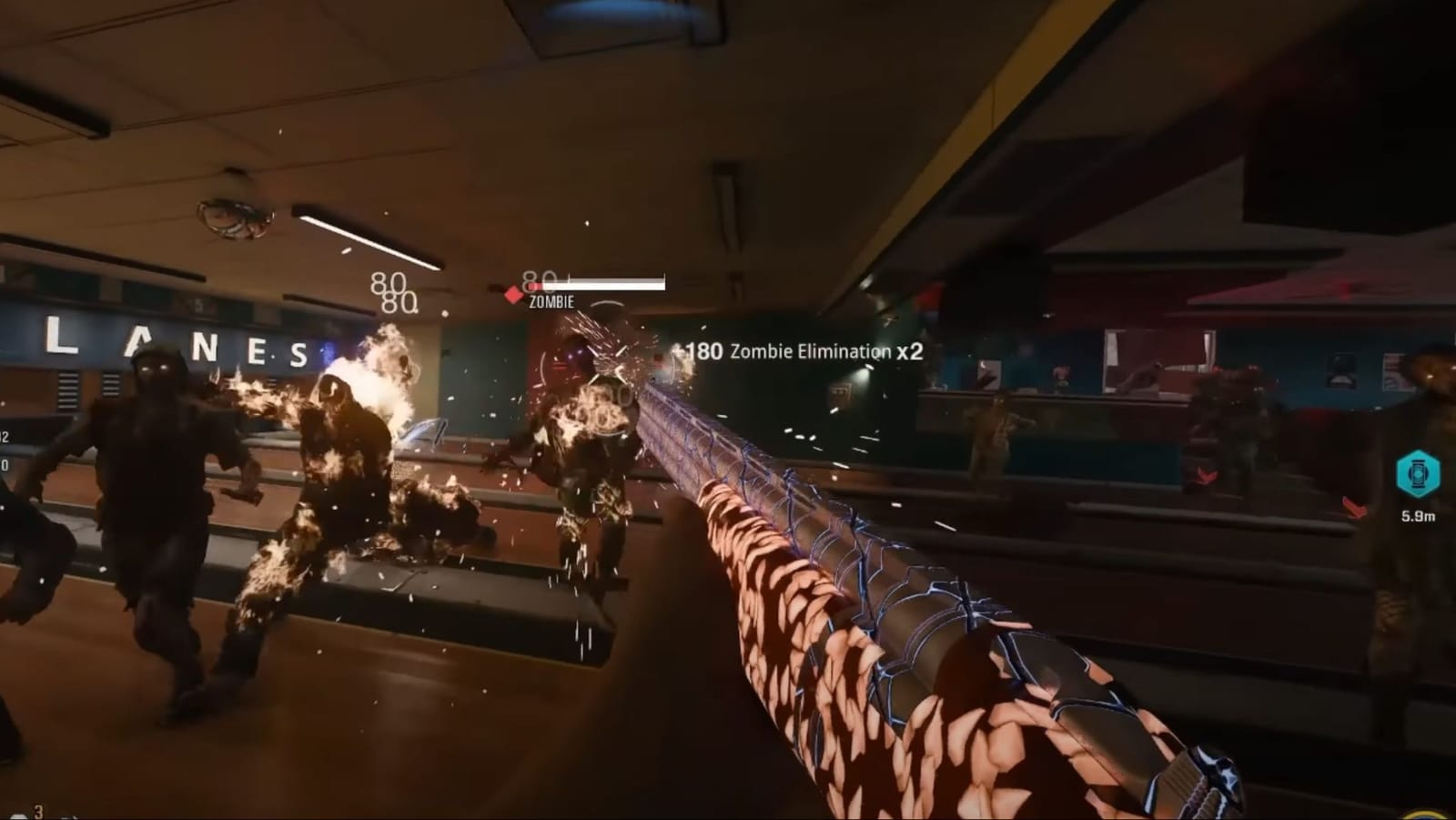Click the scoreboard number 0 on the left edge

(5, 465)
